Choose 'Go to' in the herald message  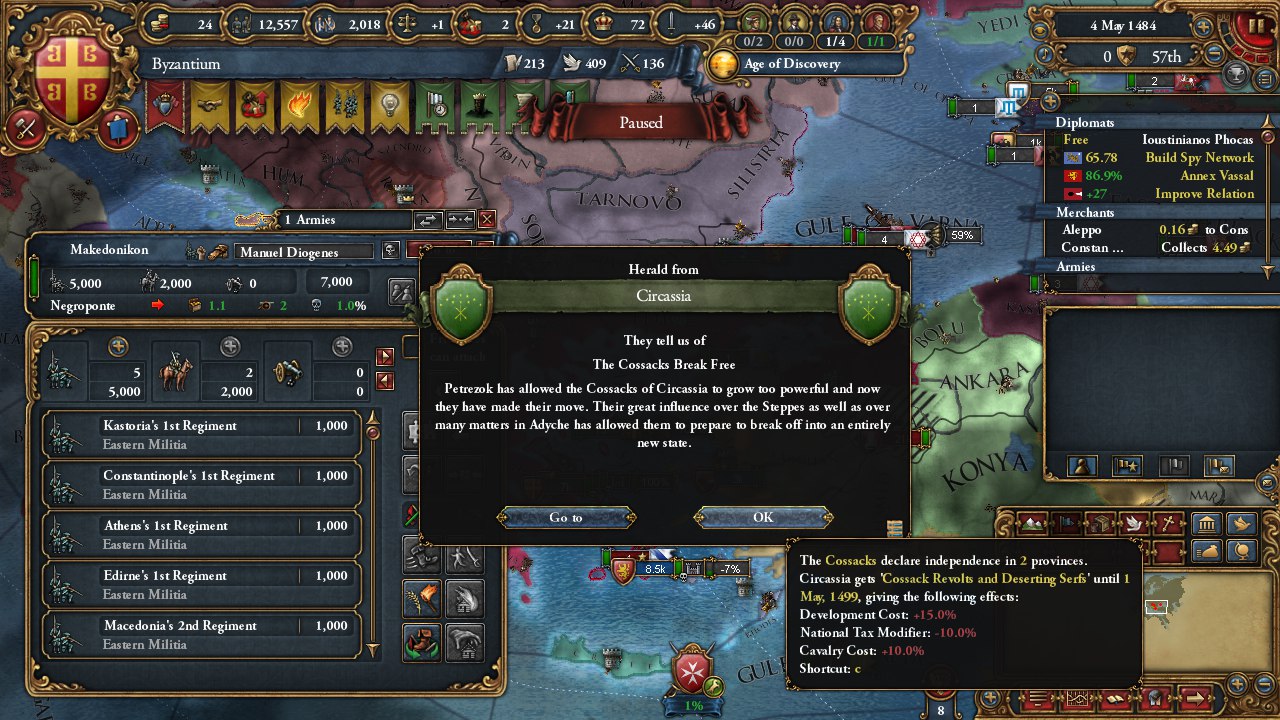tap(565, 517)
